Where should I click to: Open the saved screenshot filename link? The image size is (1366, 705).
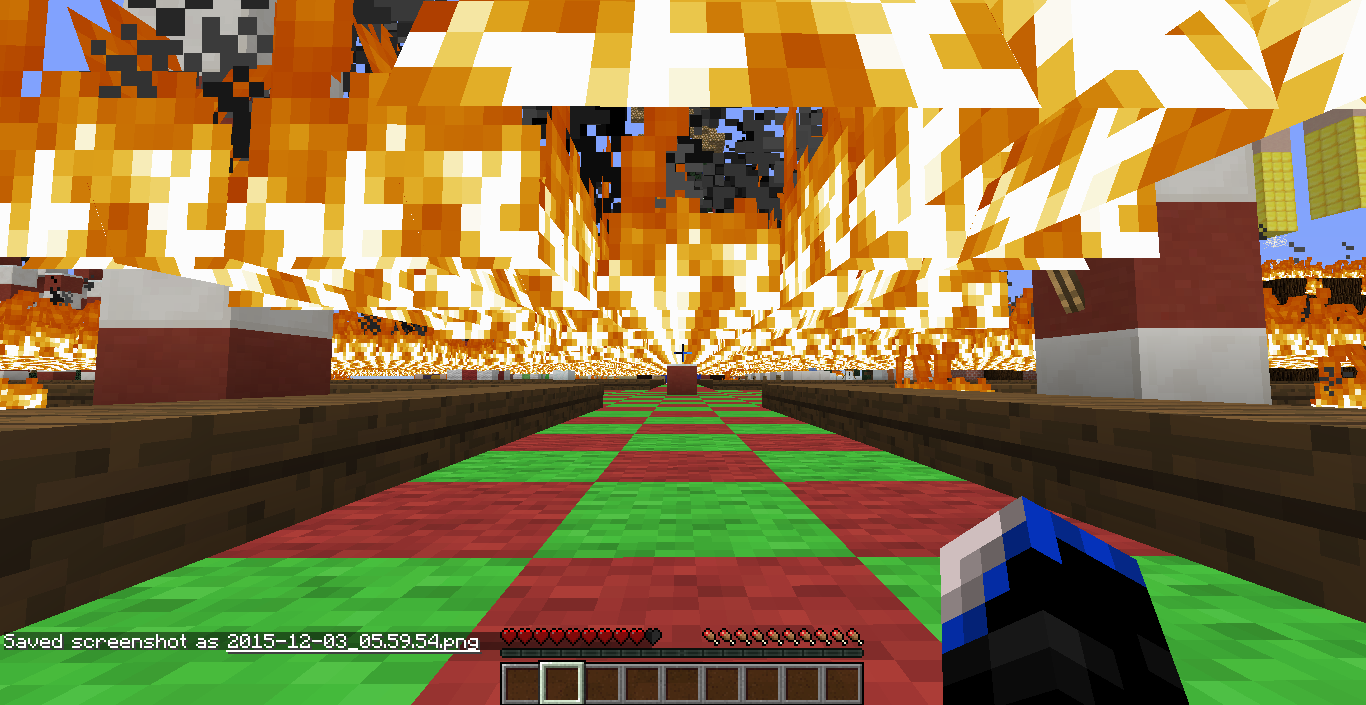352,641
